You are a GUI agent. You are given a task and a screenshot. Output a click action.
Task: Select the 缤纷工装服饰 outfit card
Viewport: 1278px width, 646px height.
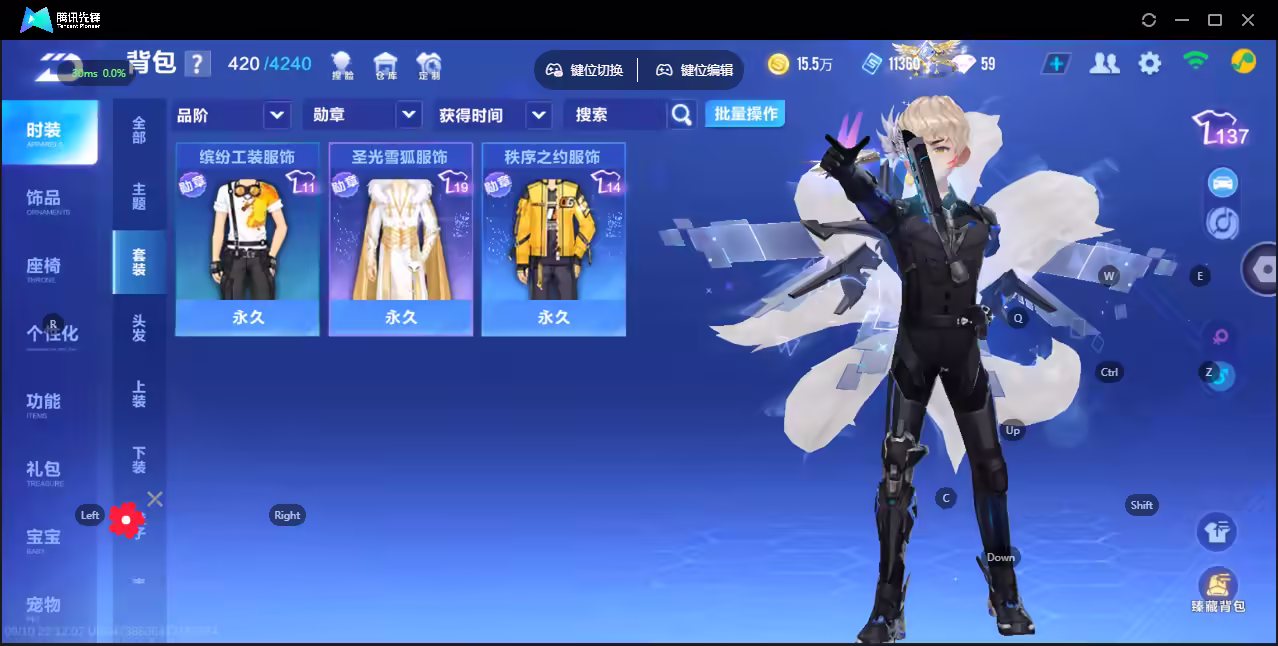[x=247, y=239]
